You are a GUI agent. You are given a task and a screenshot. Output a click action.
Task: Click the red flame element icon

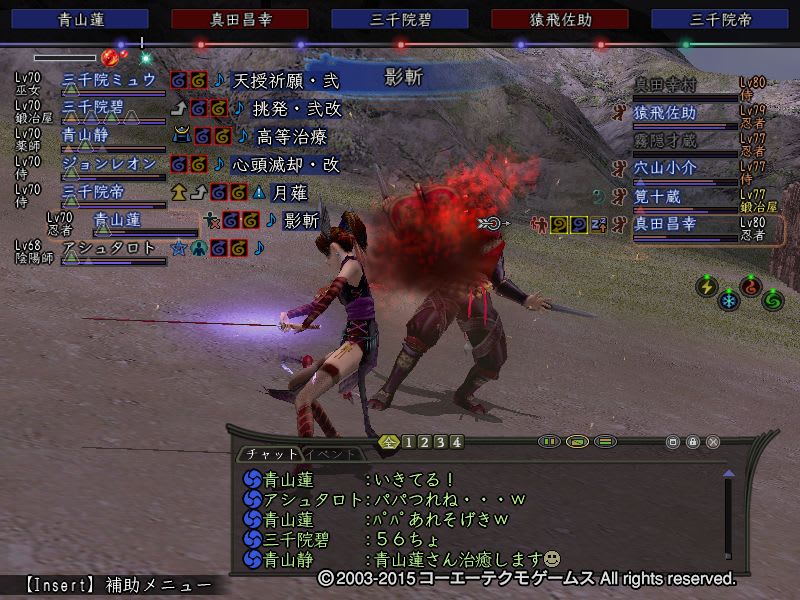coord(750,286)
